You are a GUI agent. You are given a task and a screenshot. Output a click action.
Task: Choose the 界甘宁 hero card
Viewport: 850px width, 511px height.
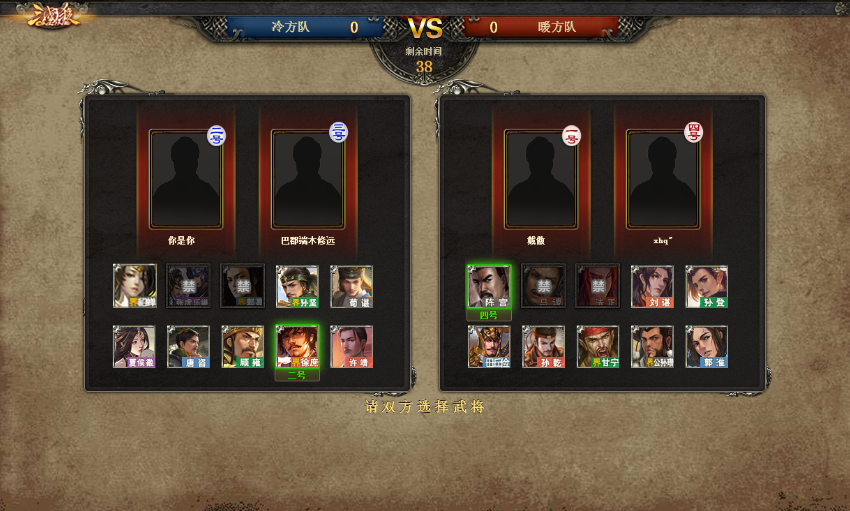click(x=598, y=346)
